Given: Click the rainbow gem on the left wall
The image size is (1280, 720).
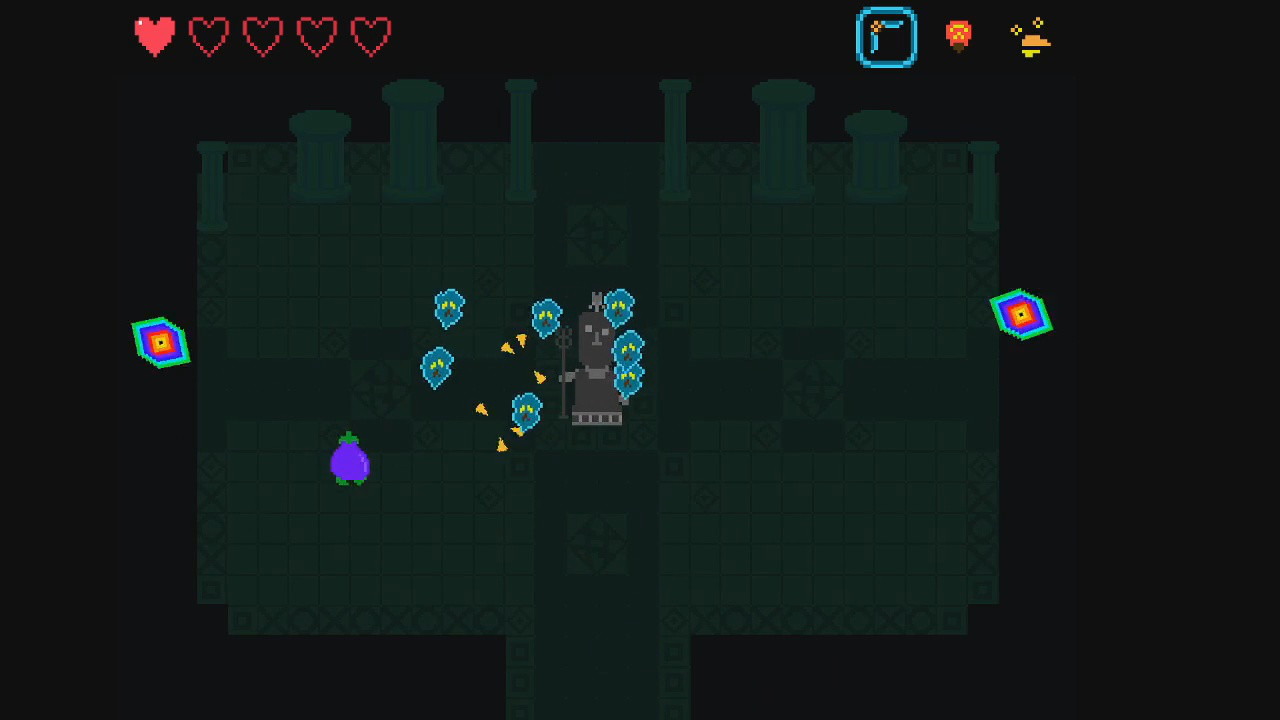Looking at the screenshot, I should tap(160, 343).
